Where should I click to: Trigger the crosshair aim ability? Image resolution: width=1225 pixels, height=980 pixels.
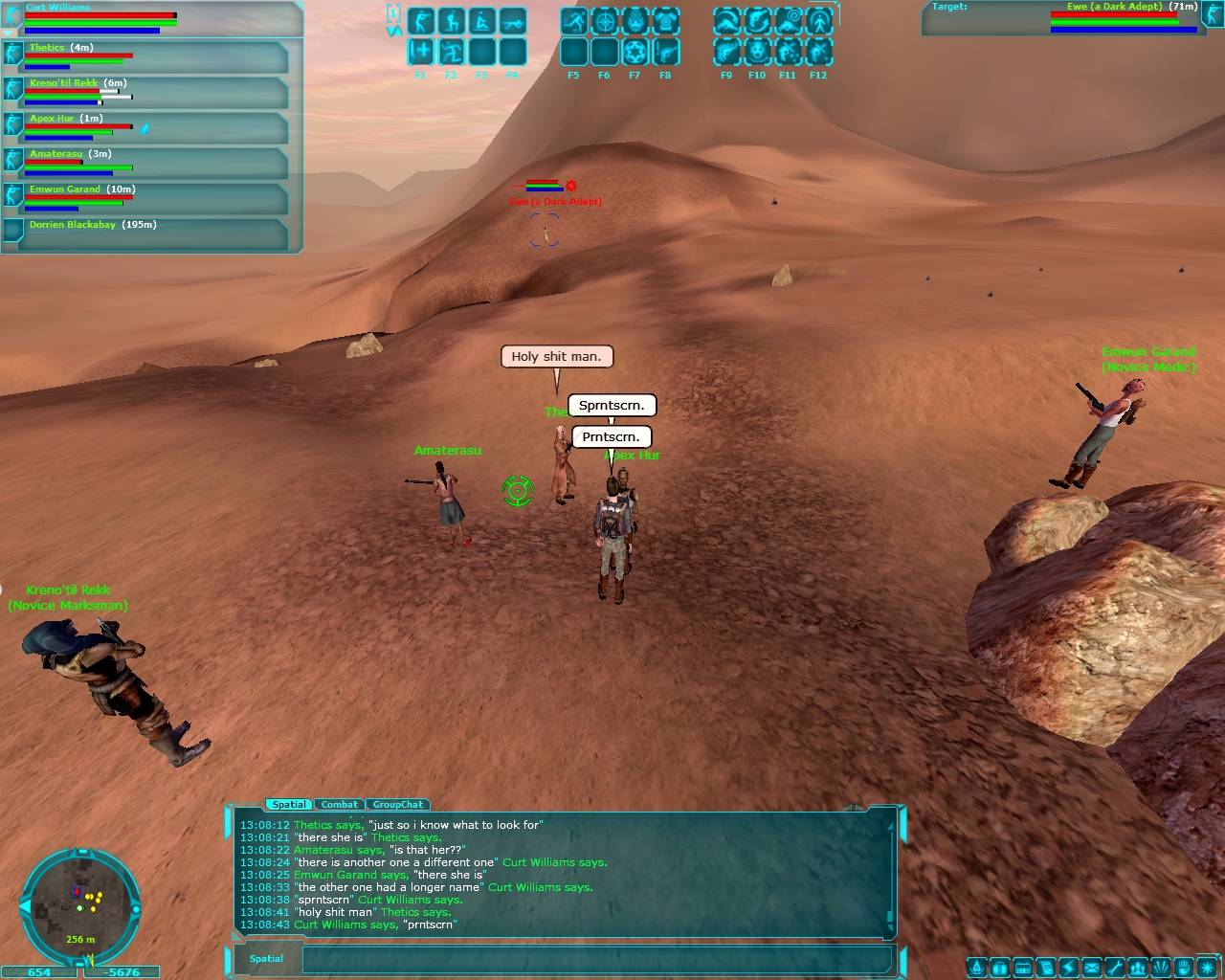click(x=605, y=21)
